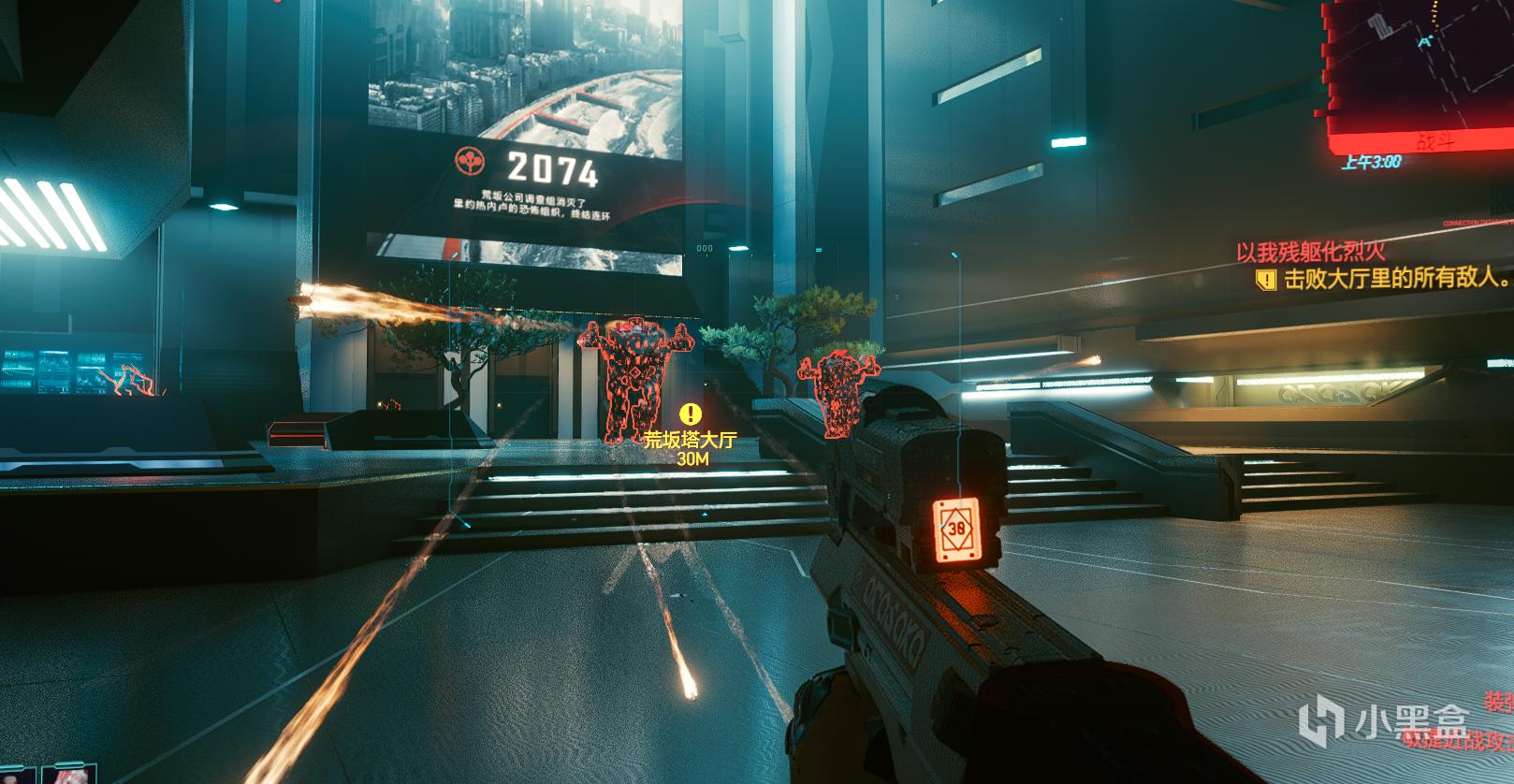This screenshot has width=1514, height=784.
Task: Select the 以我残躯化烈火 quest title
Action: (x=1310, y=251)
